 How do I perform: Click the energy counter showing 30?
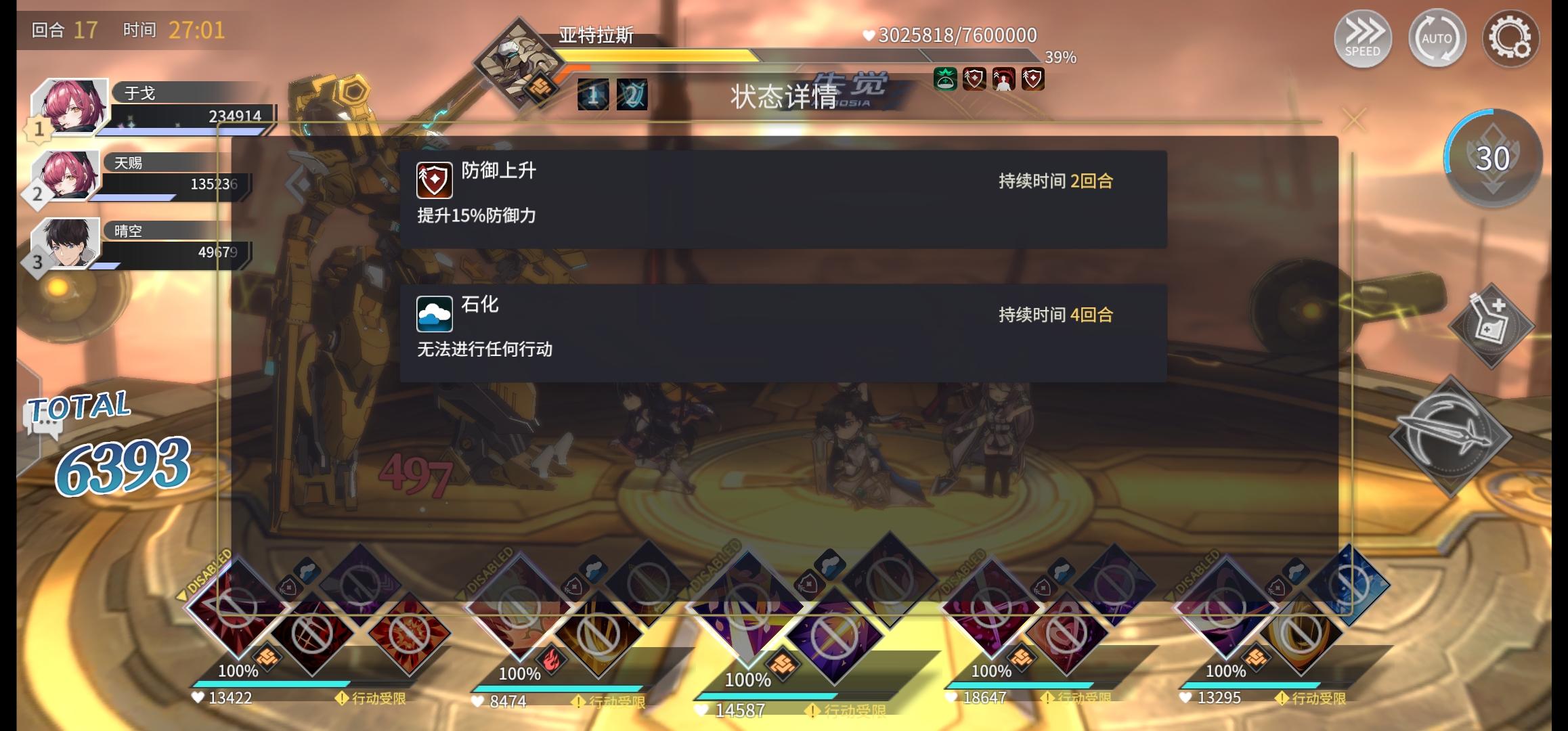click(x=1494, y=157)
